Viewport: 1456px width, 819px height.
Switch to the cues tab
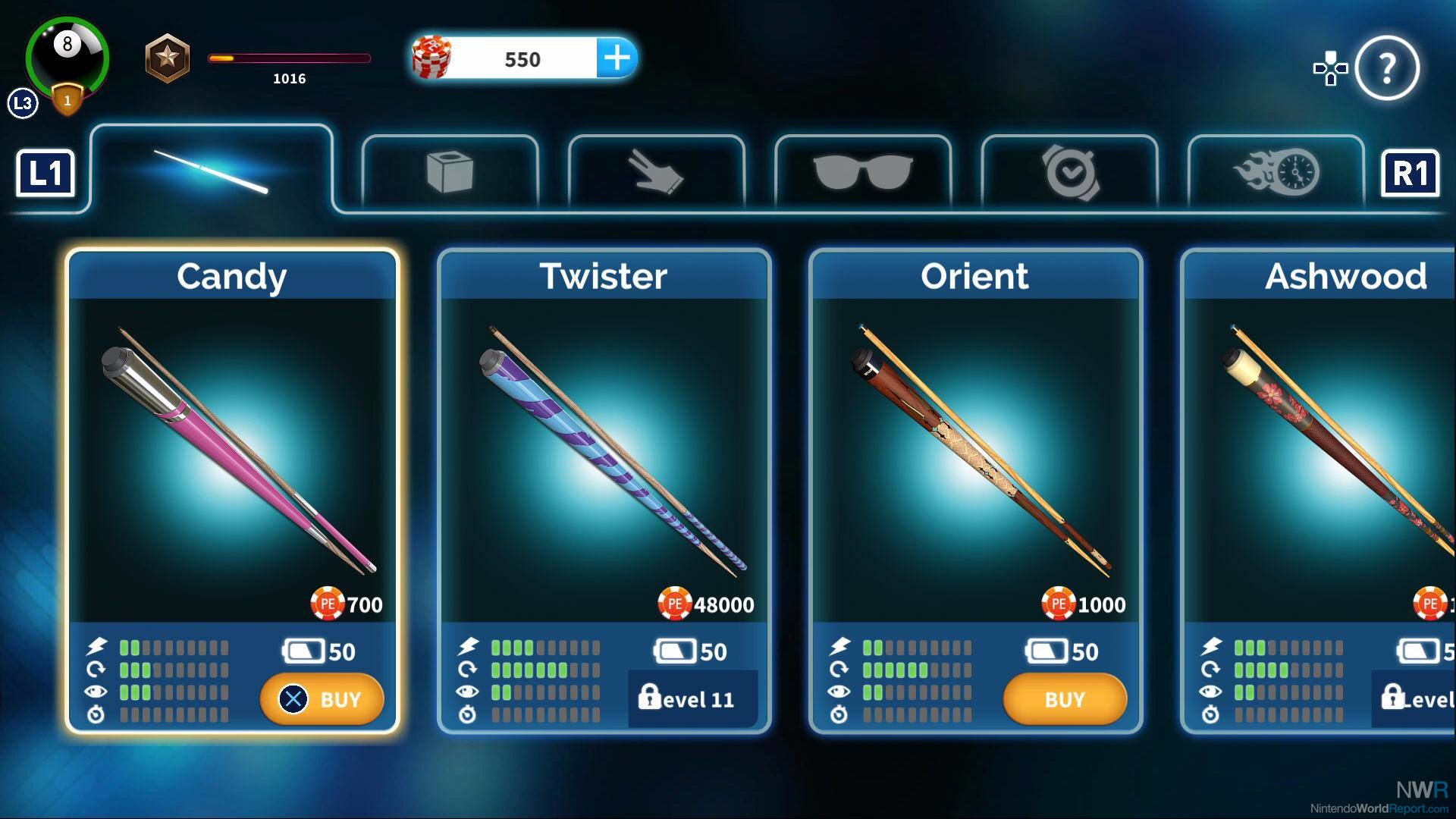211,171
